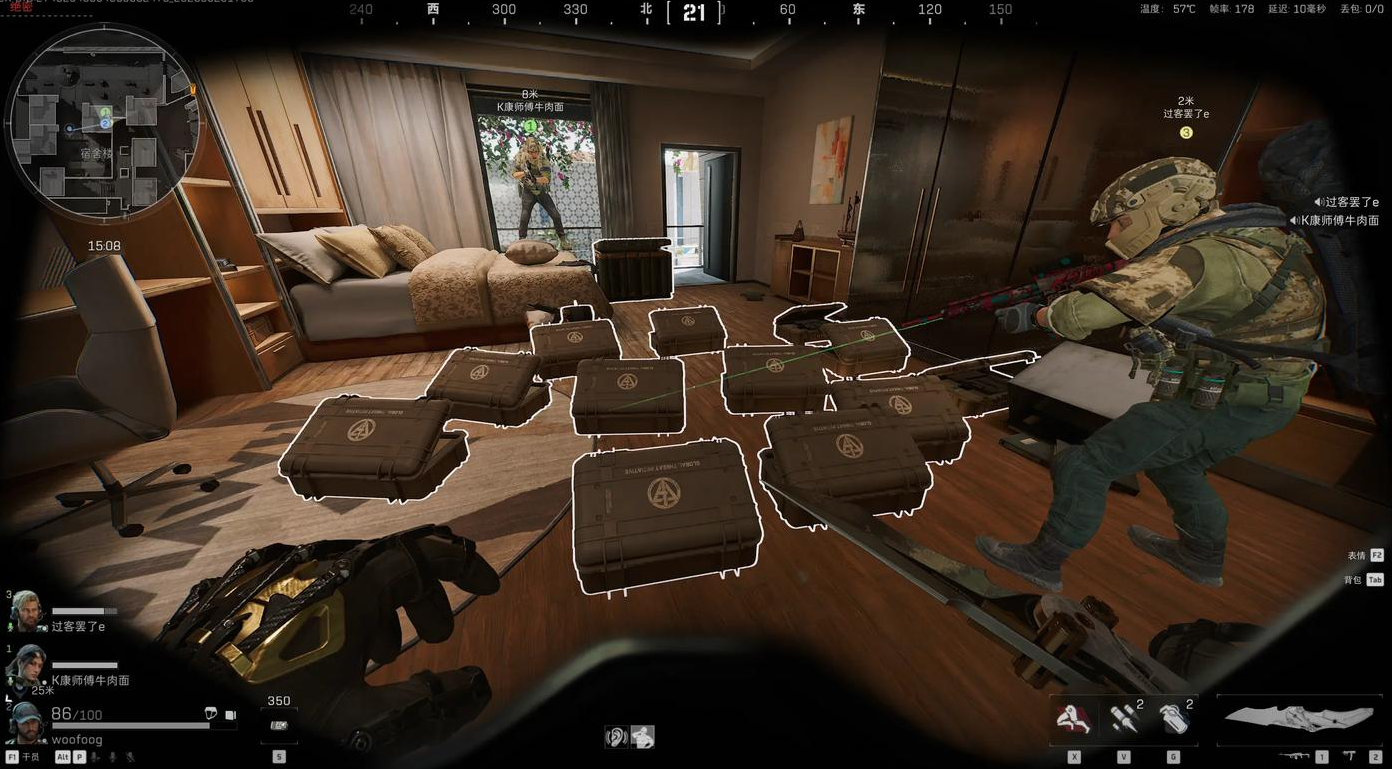Activate the red operator skill icon
Image resolution: width=1392 pixels, height=769 pixels.
click(1074, 720)
